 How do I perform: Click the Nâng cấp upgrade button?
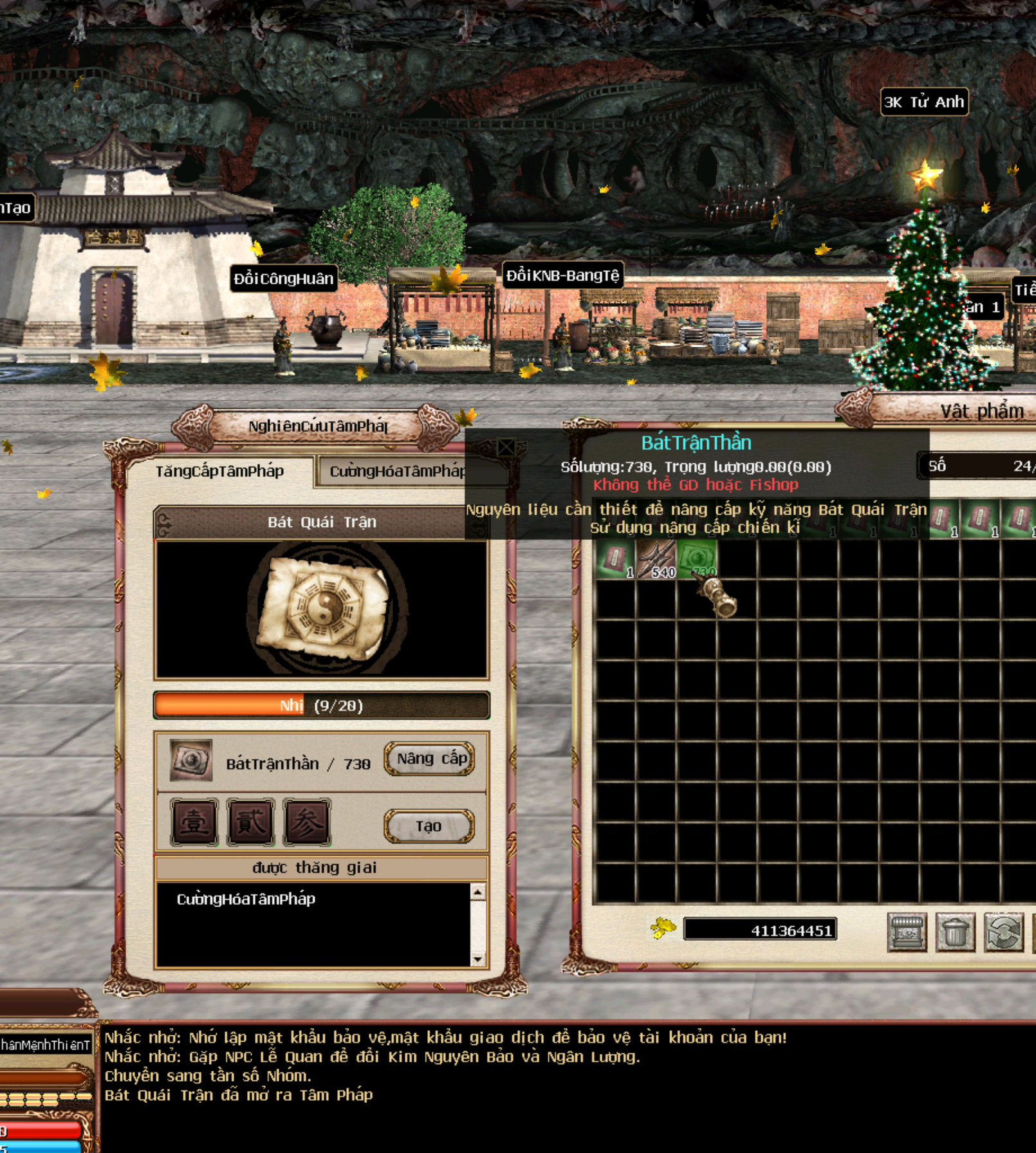click(430, 759)
